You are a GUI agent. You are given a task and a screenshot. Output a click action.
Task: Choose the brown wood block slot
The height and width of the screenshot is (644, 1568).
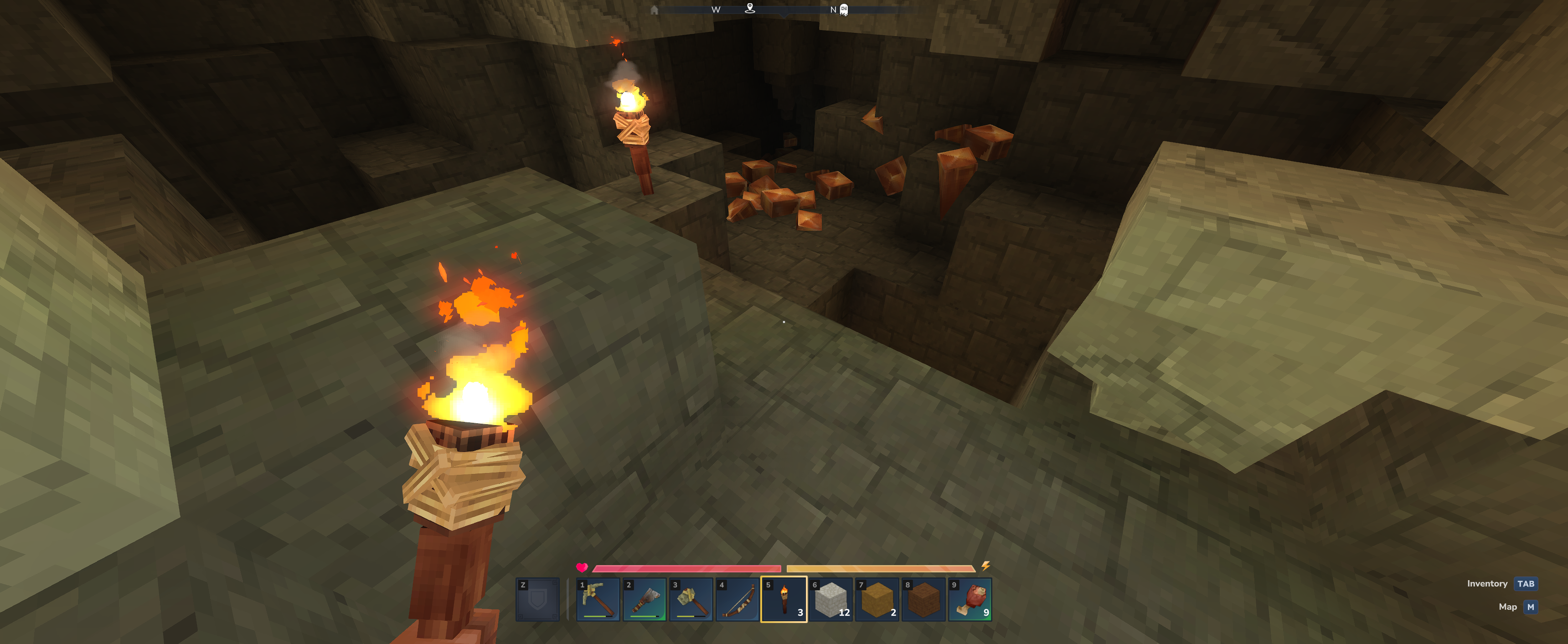[x=923, y=599]
